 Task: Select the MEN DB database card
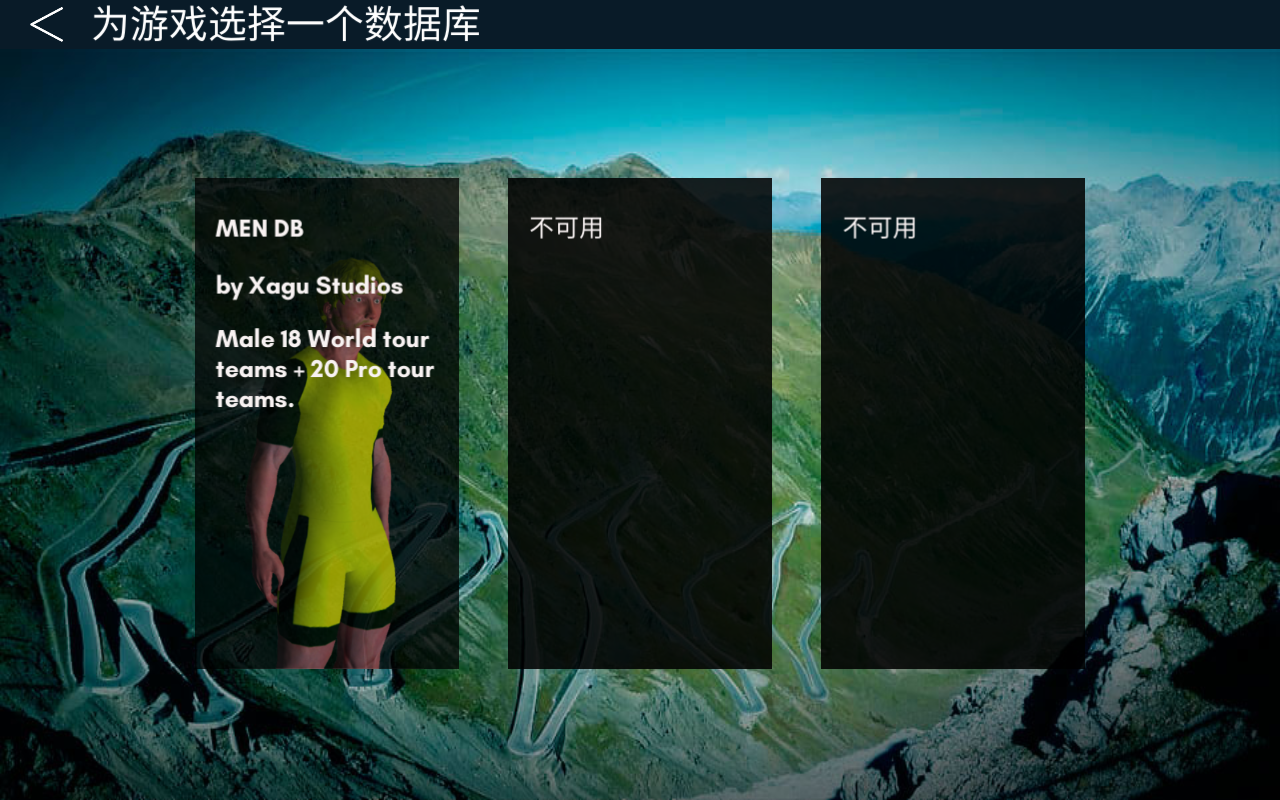coord(326,423)
